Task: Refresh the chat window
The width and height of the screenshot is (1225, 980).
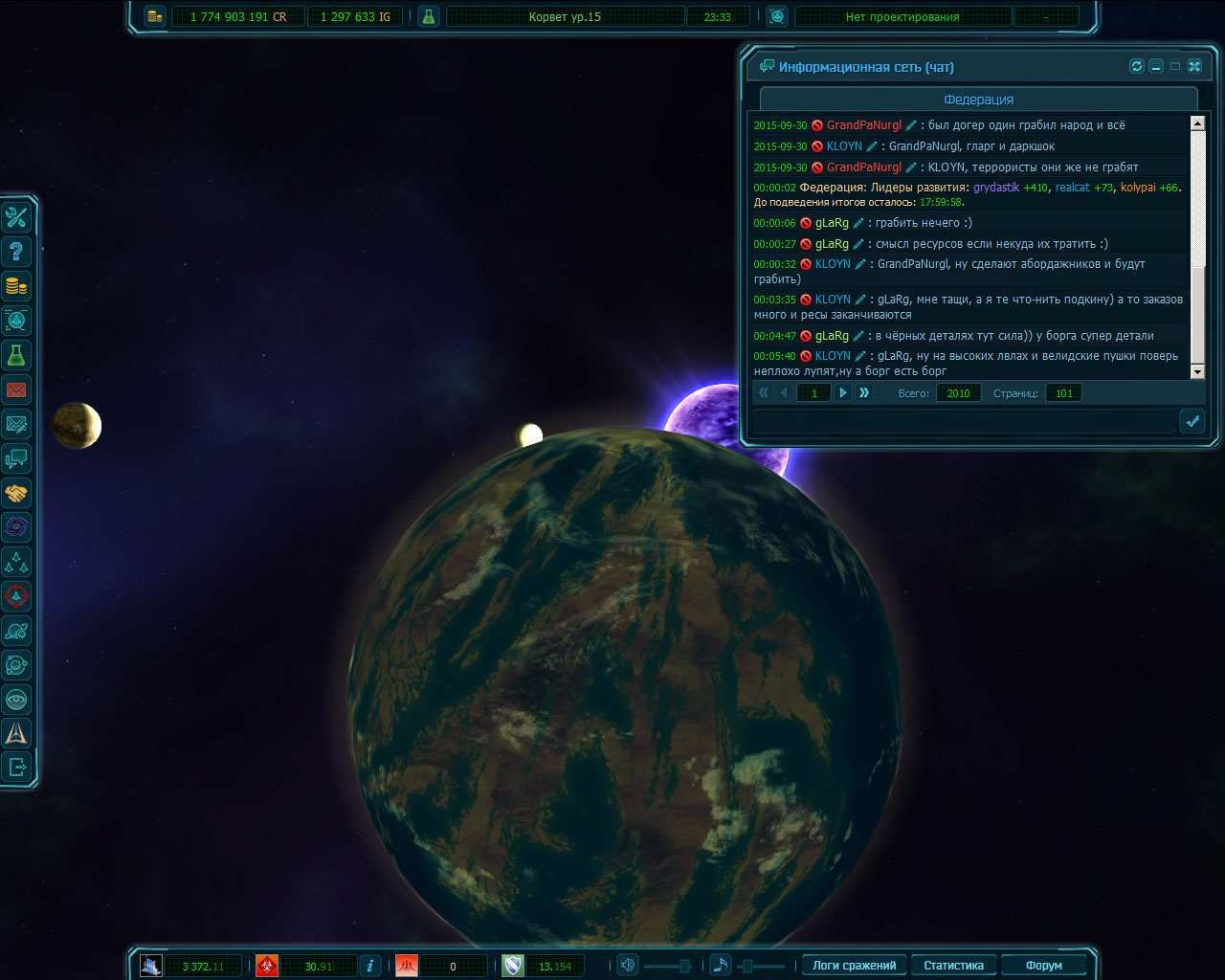Action: pyautogui.click(x=1137, y=66)
